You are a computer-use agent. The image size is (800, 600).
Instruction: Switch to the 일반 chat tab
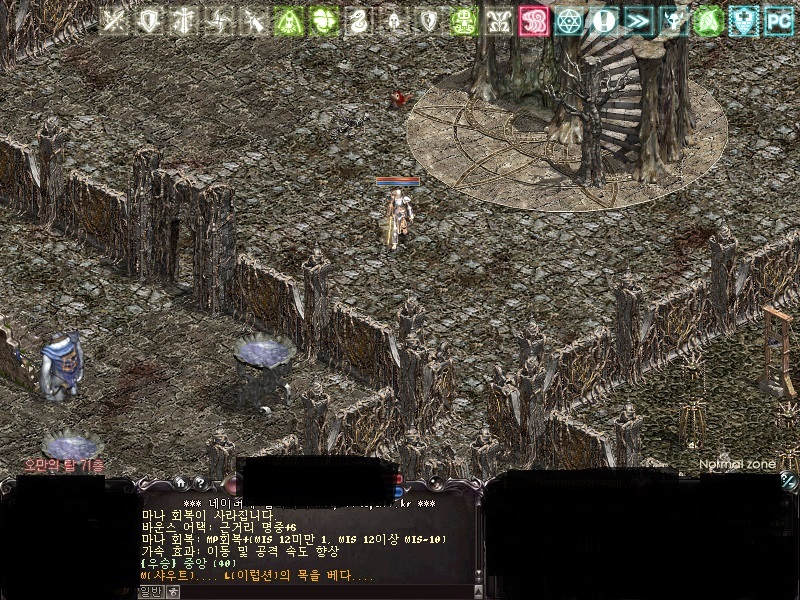coord(150,592)
